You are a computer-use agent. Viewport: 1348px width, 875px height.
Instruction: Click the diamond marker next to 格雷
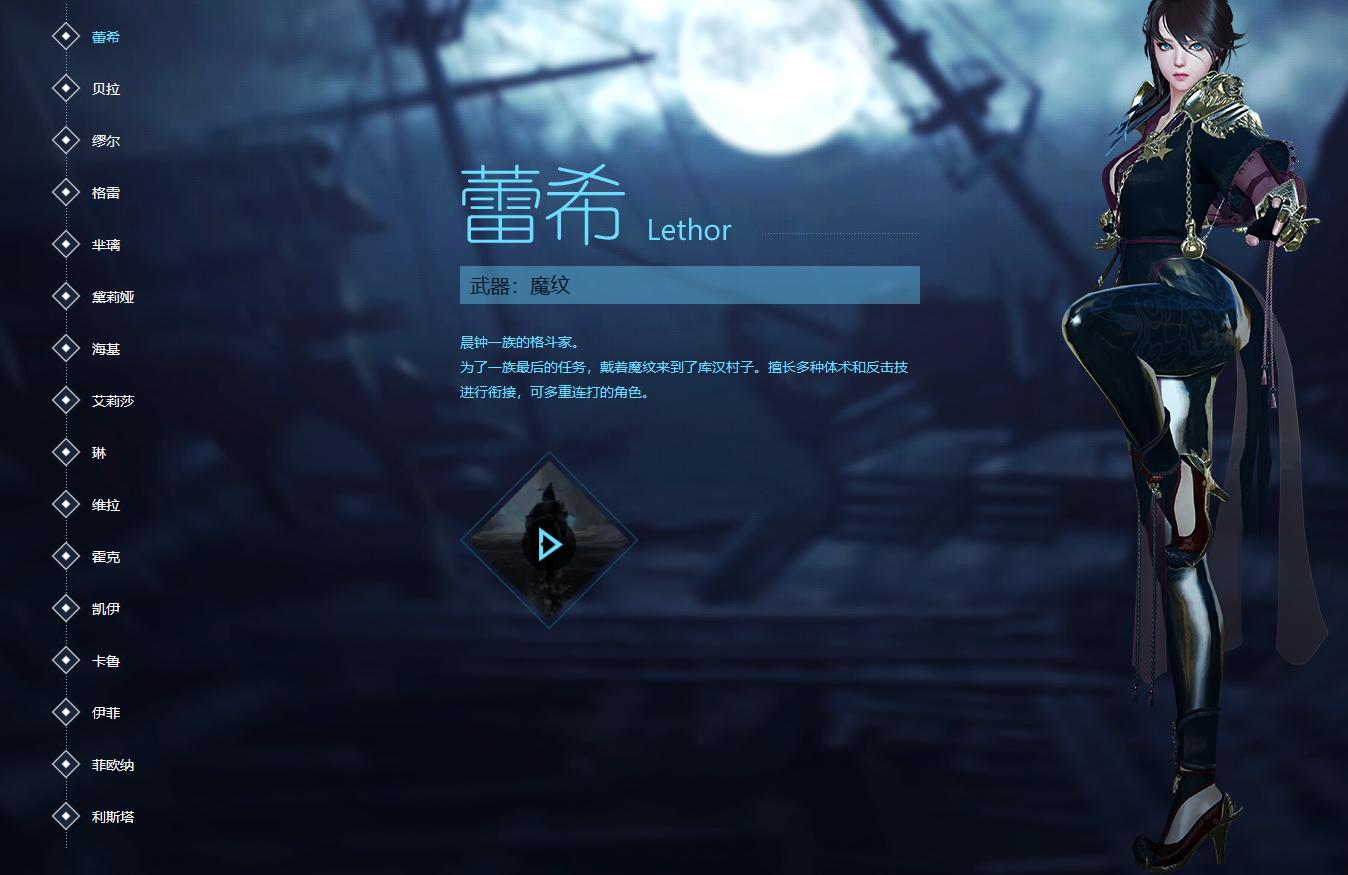pyautogui.click(x=66, y=192)
